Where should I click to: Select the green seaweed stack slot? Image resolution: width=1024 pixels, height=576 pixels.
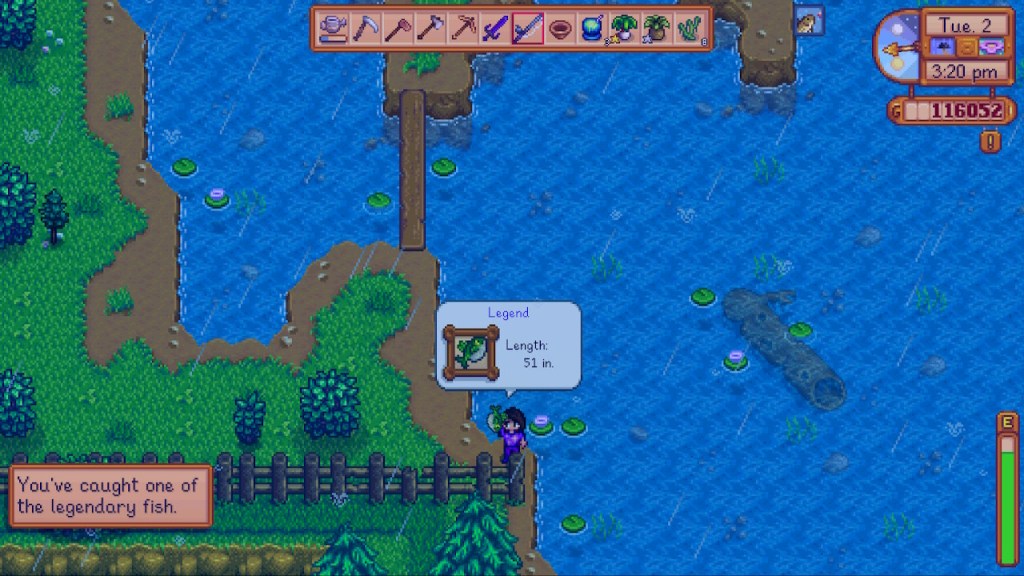tap(689, 29)
